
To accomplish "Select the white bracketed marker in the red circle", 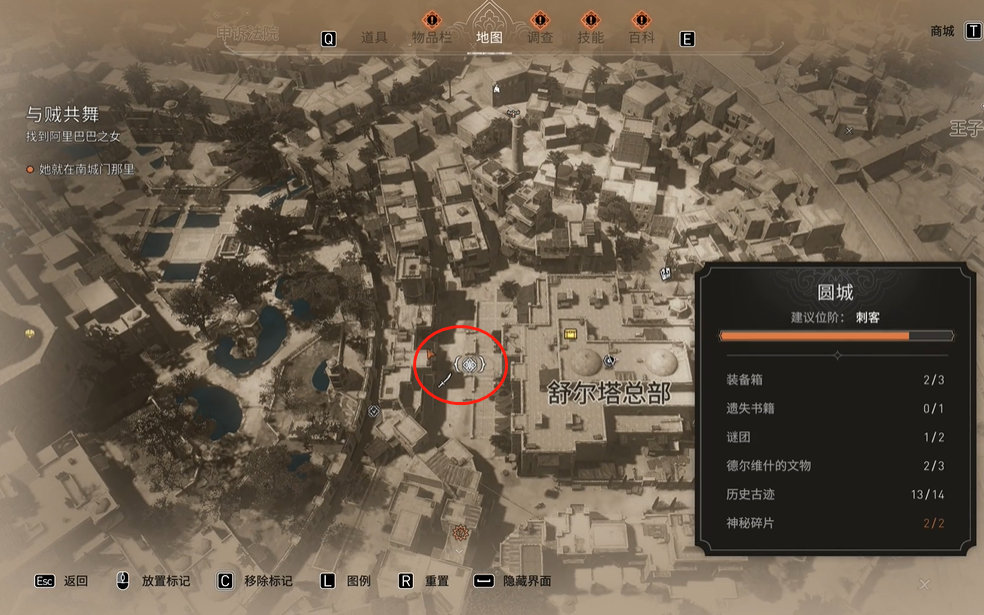I will (470, 364).
